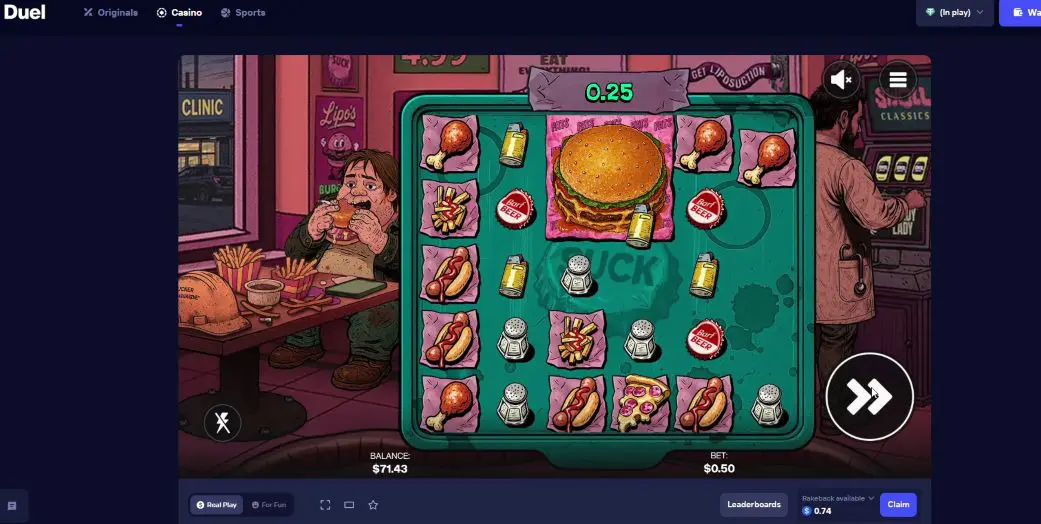Open the Sports tab

(243, 13)
